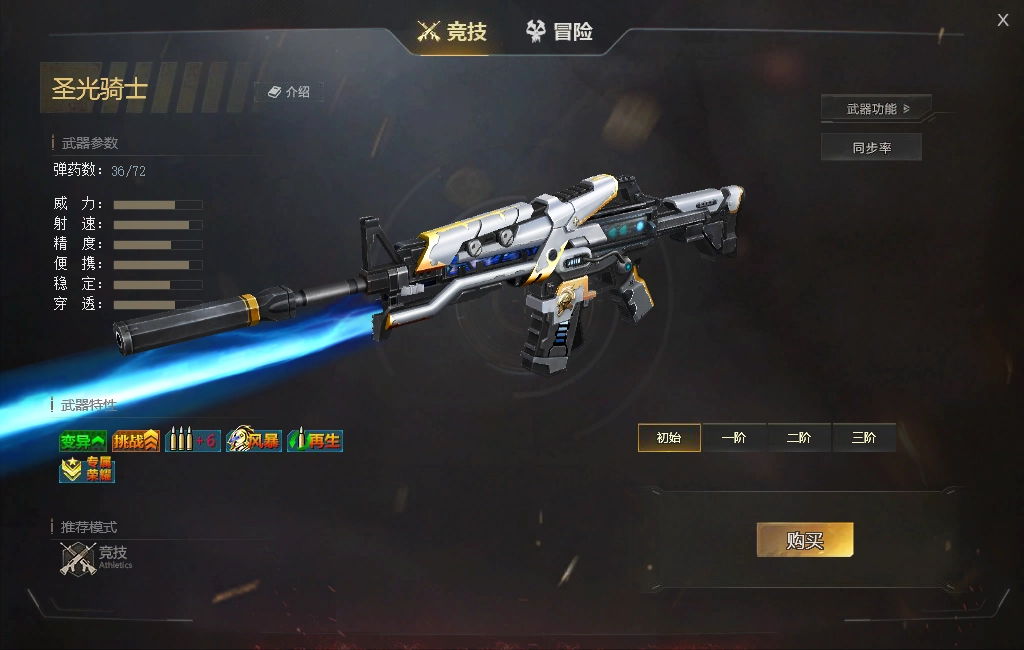Screen dimensions: 1024x650
Task: Click the 风暴 weapon trait icon
Action: pos(253,441)
